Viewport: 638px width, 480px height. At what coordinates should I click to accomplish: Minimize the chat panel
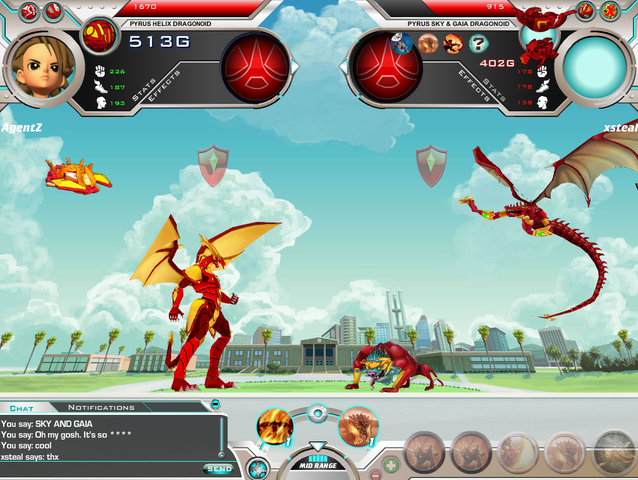click(215, 404)
